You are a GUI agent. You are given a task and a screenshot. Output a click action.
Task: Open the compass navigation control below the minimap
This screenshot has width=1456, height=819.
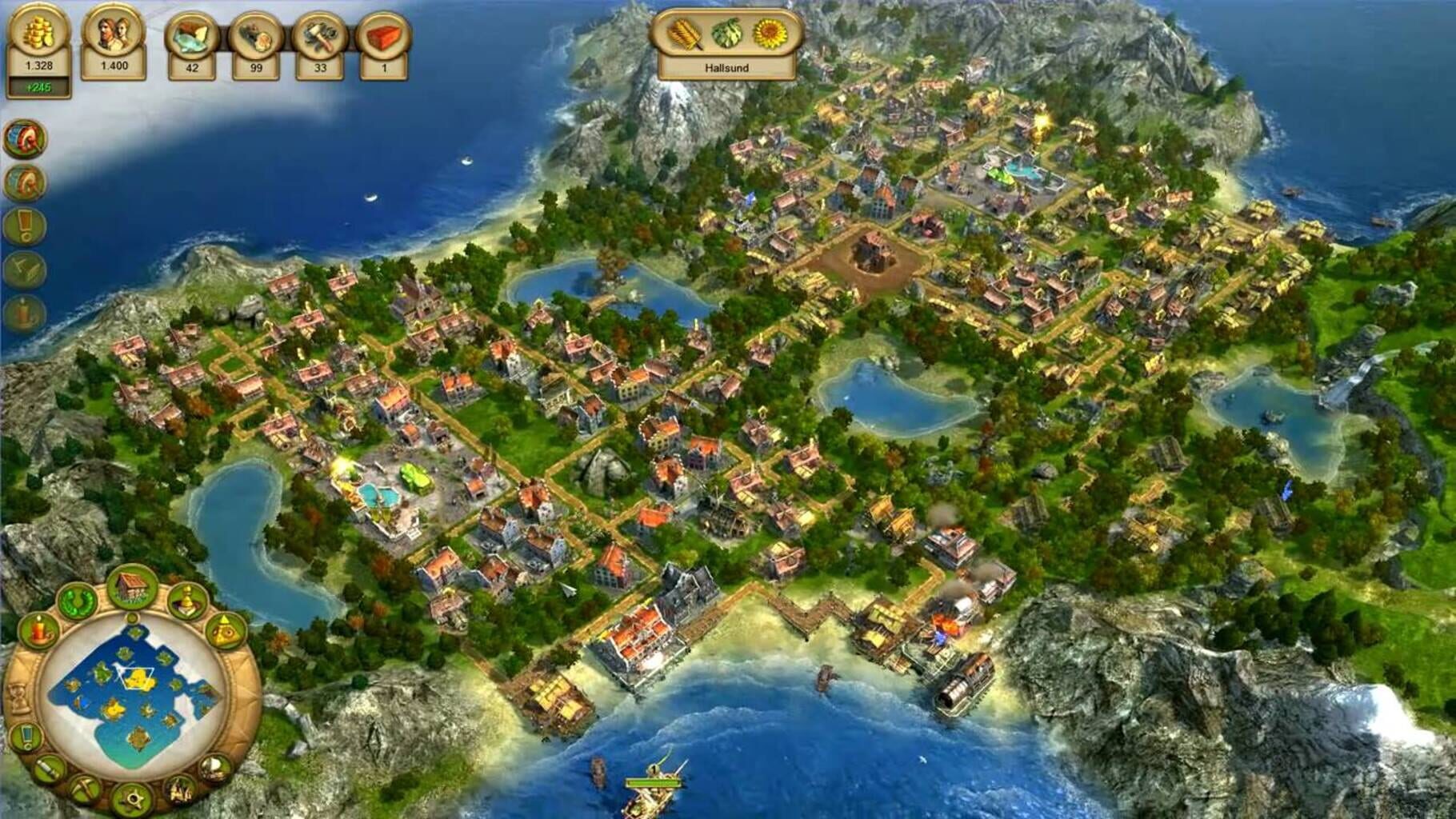tap(134, 797)
